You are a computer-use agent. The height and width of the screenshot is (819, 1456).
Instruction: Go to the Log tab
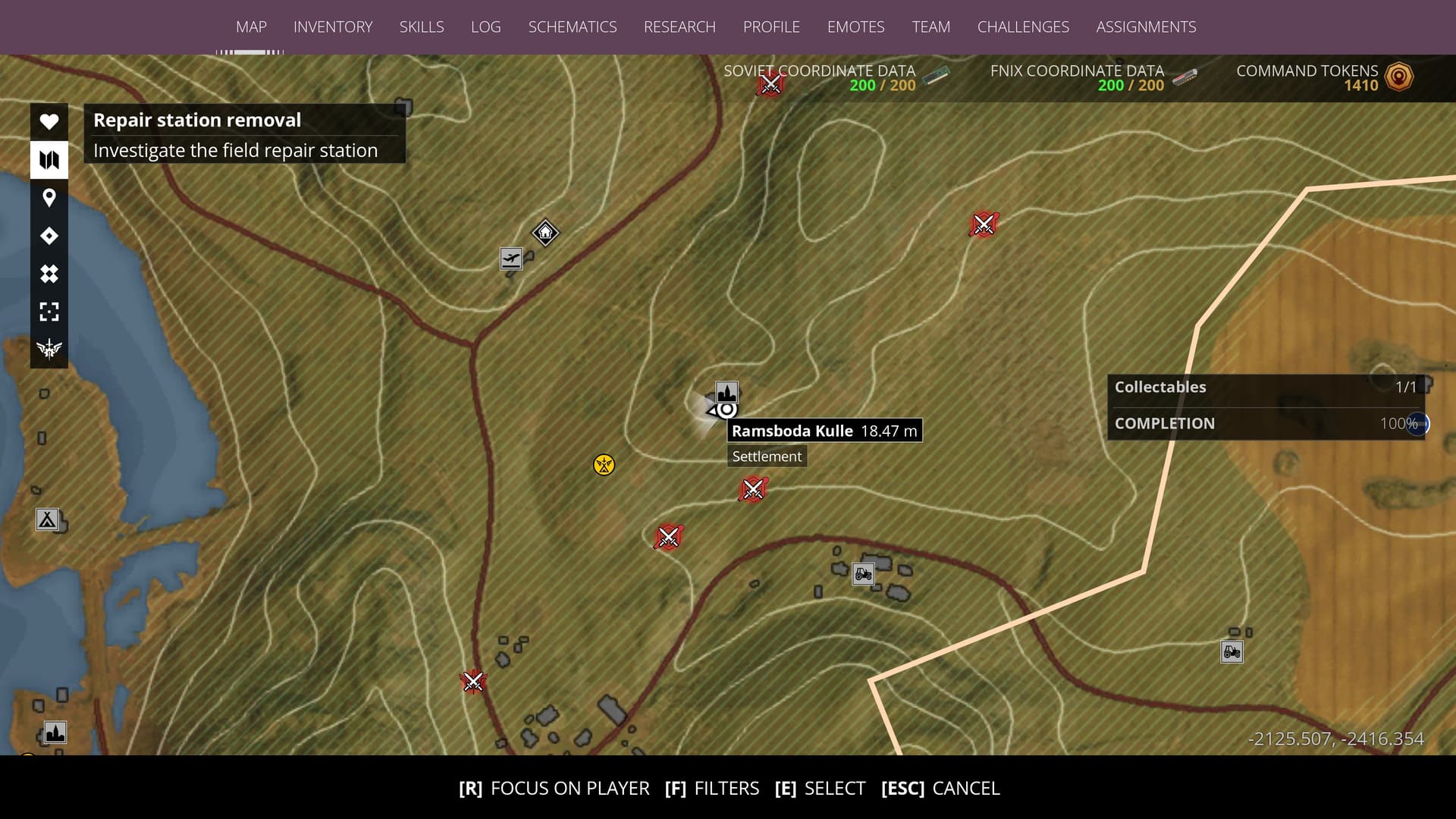coord(485,27)
